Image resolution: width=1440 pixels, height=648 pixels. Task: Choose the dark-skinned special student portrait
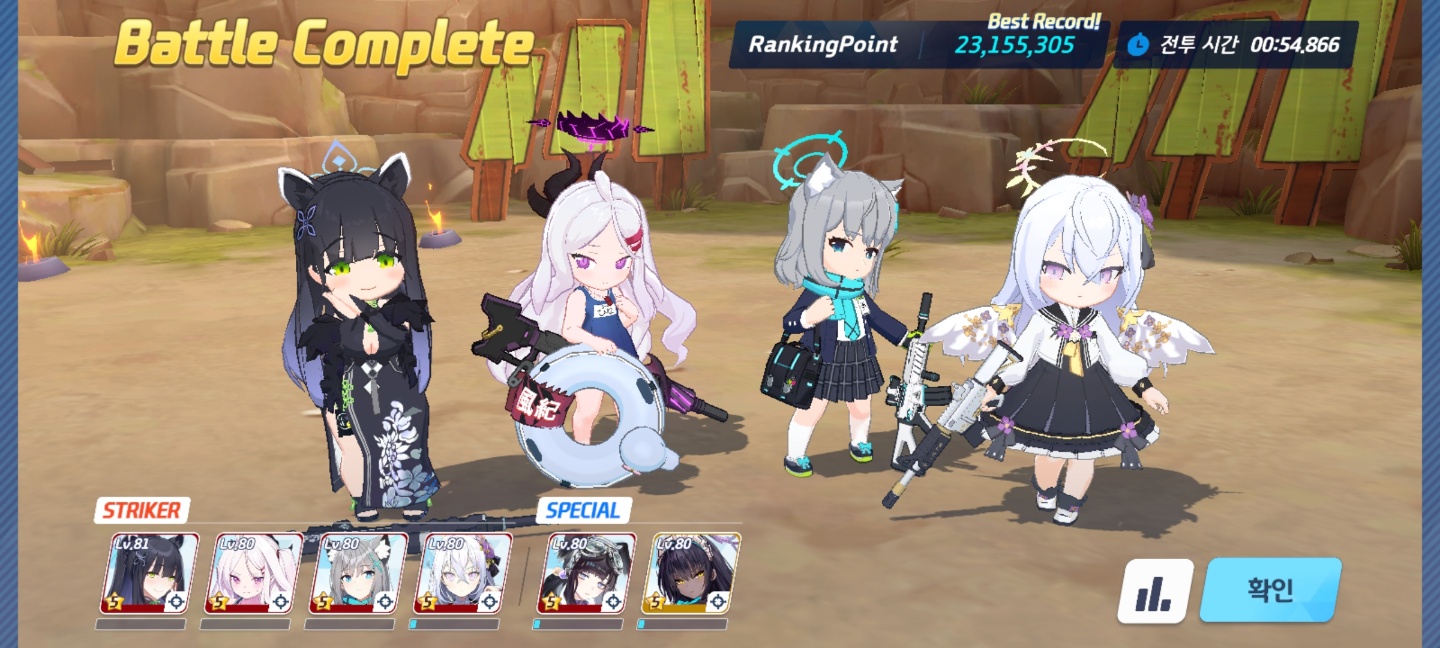tap(690, 573)
